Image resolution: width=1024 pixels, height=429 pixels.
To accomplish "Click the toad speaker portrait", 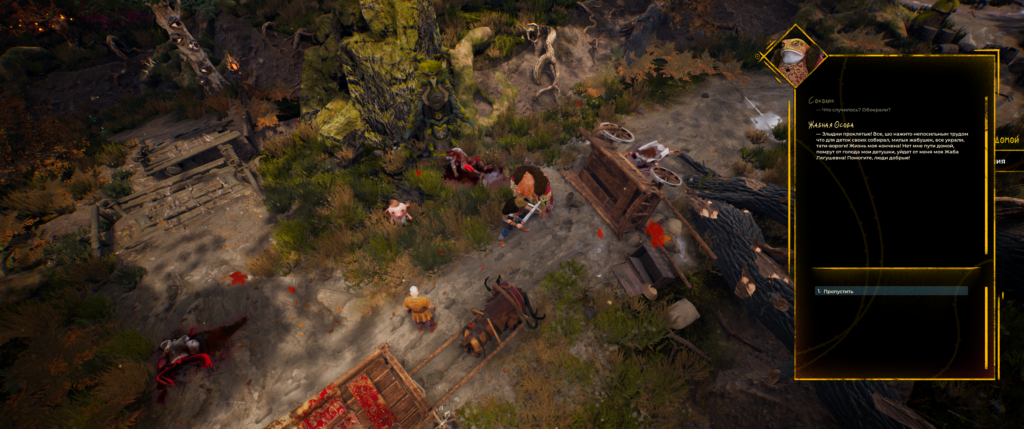I will [x=797, y=56].
